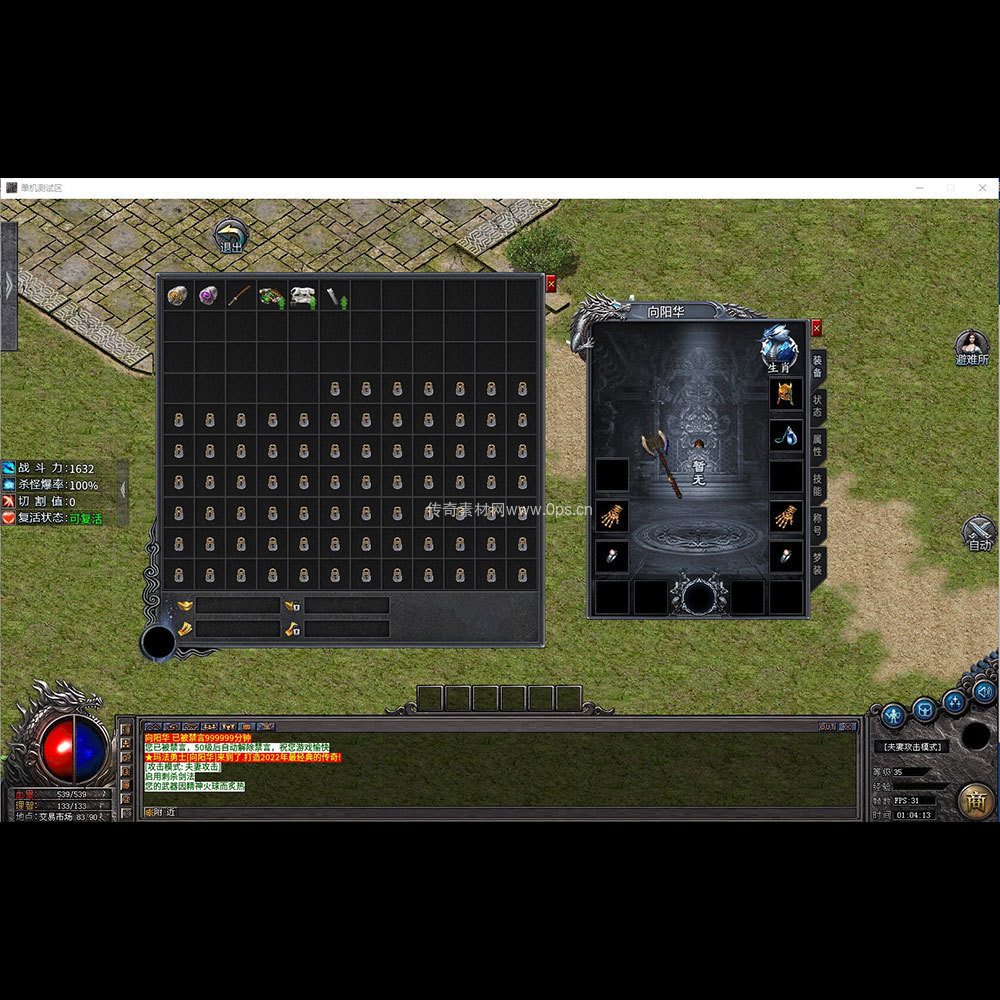
Task: Close the game window from the title bar
Action: pos(982,188)
